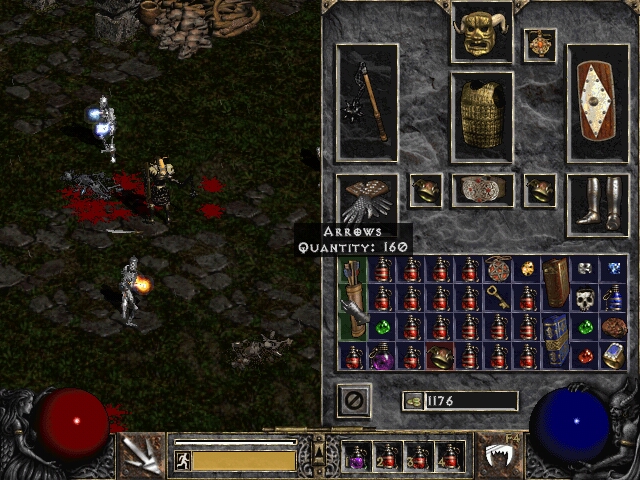Pick up the skull gem
The image size is (640, 480).
pos(585,298)
